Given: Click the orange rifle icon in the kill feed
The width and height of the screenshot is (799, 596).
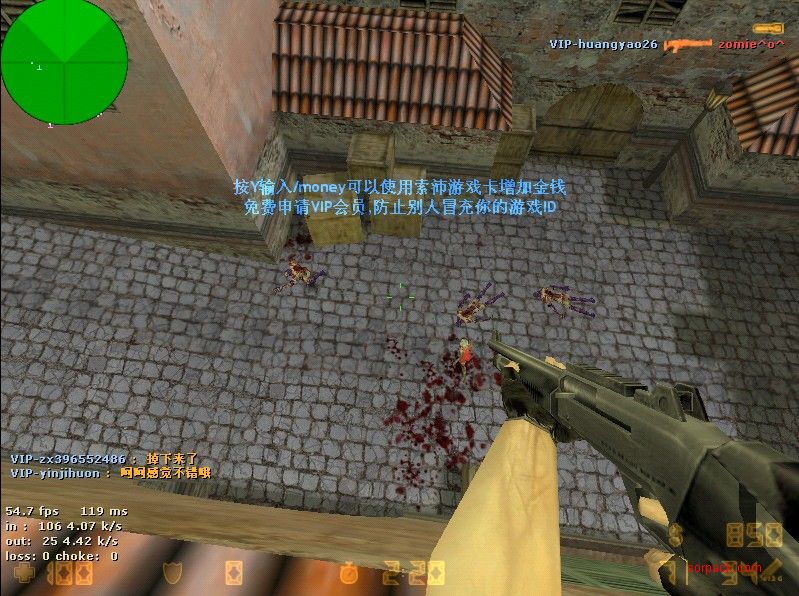Looking at the screenshot, I should (690, 44).
